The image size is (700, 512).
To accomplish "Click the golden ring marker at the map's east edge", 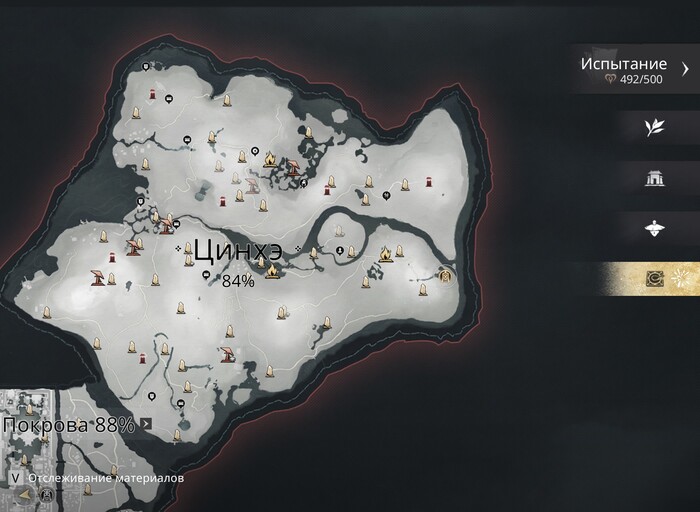I will [445, 275].
